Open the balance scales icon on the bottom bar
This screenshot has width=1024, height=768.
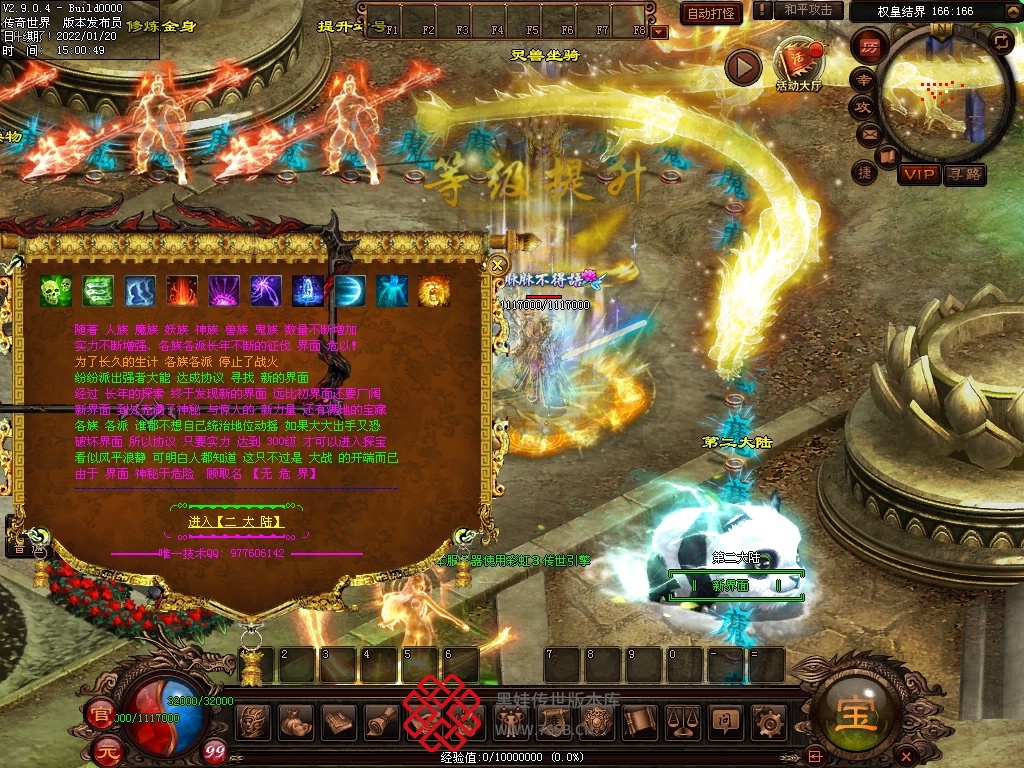[681, 720]
